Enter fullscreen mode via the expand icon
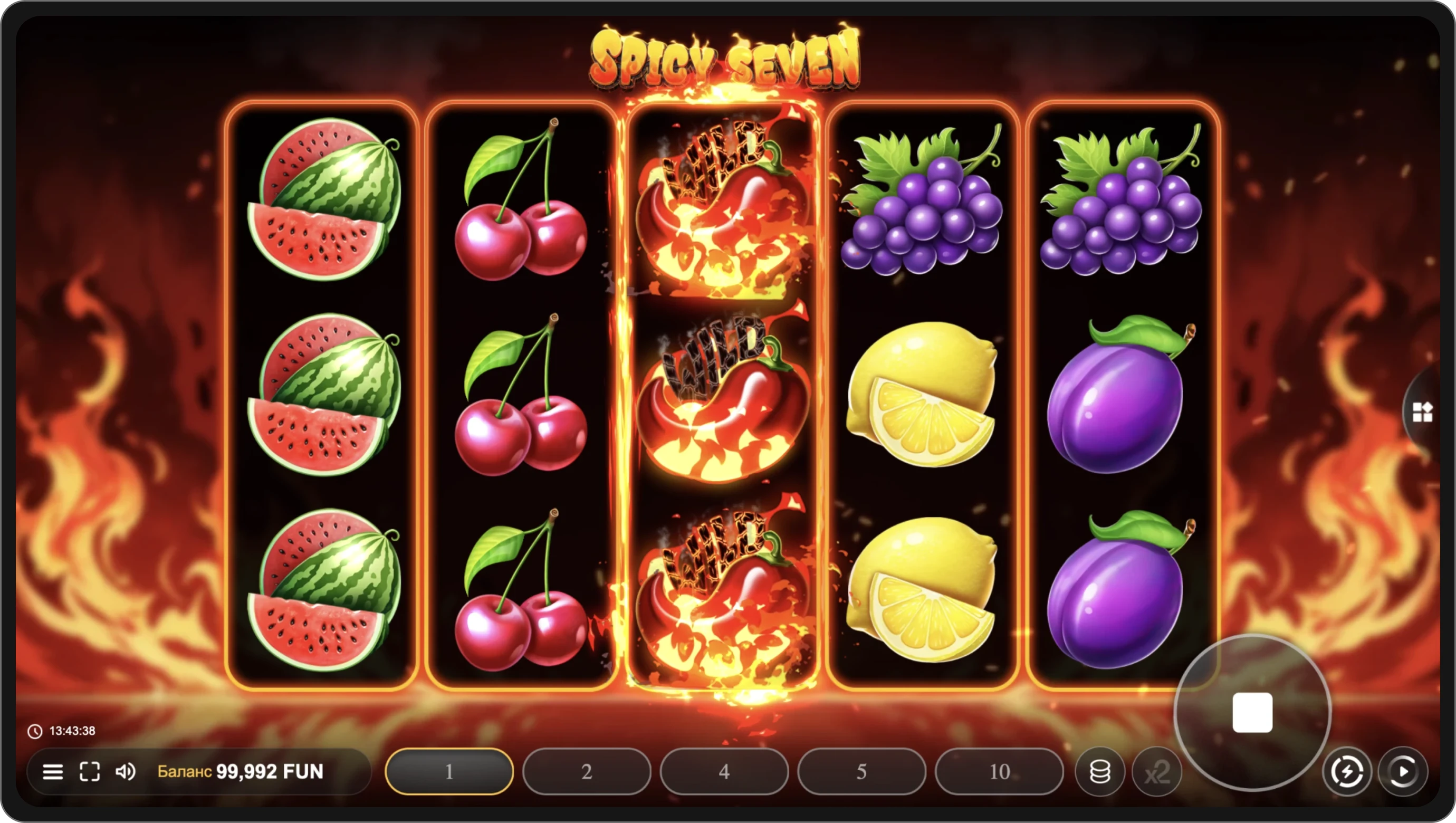1456x823 pixels. (x=90, y=771)
